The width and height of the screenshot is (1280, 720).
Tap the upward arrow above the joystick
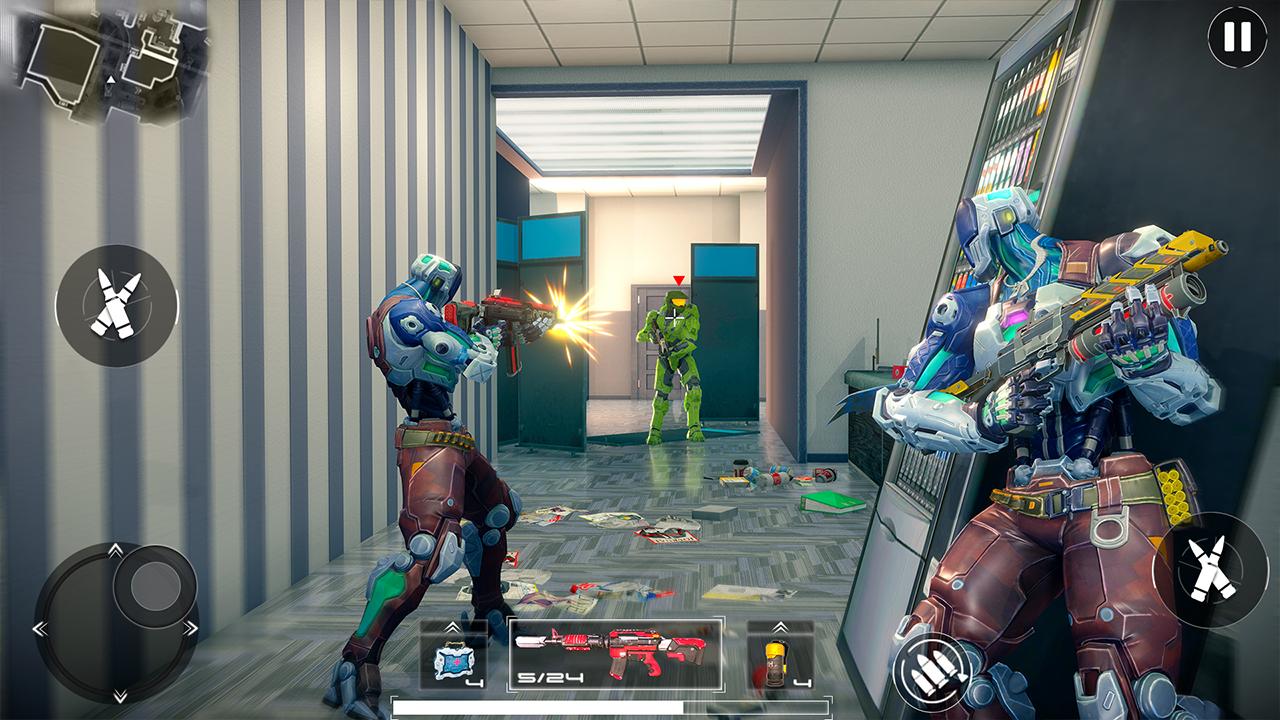point(115,549)
